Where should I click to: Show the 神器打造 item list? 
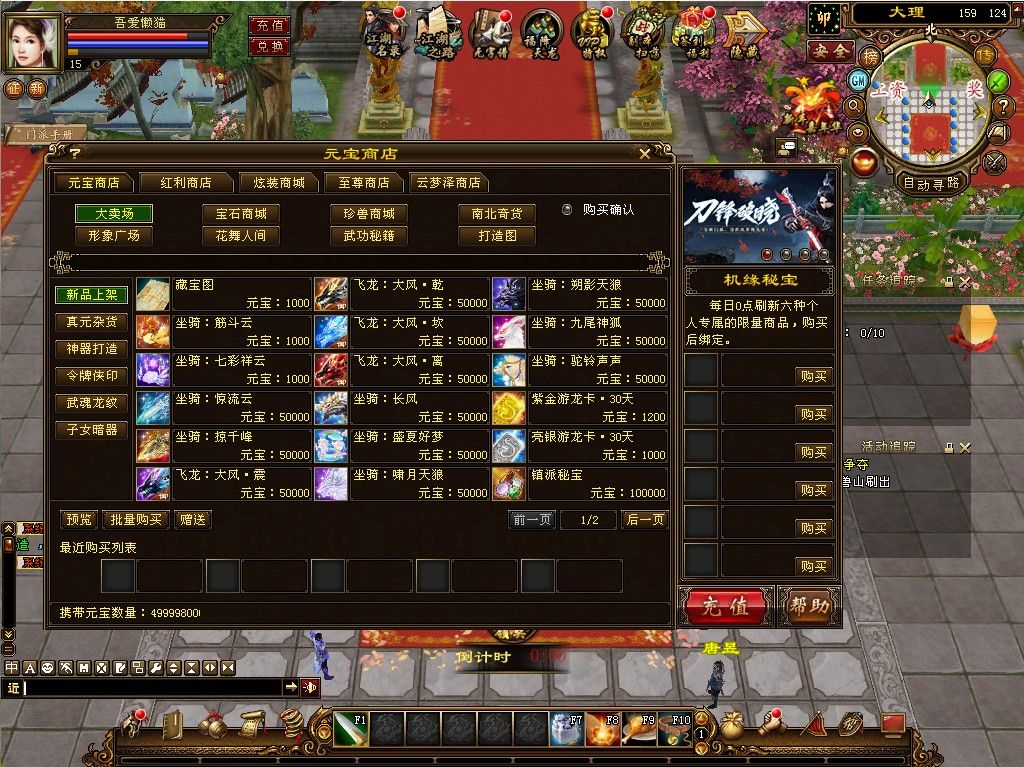(91, 349)
